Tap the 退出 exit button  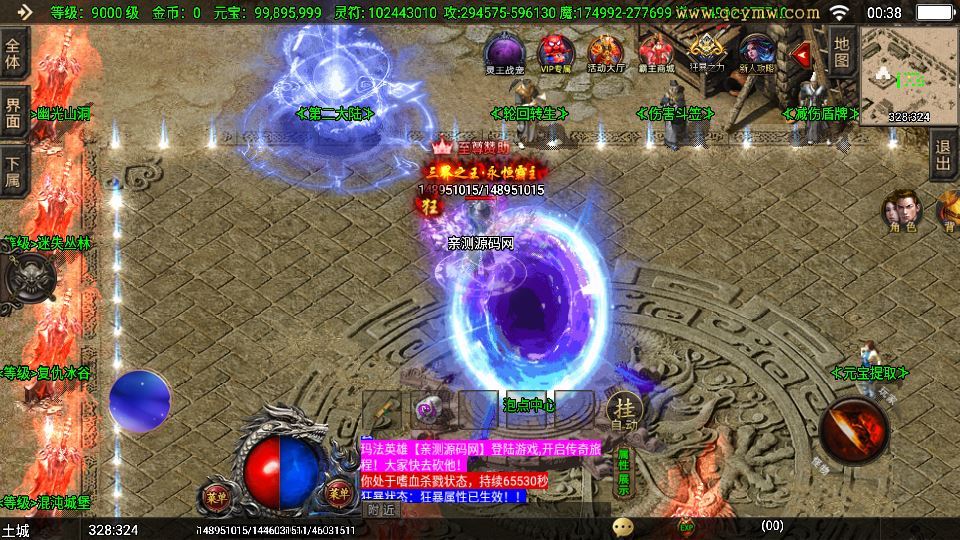pyautogui.click(x=942, y=157)
